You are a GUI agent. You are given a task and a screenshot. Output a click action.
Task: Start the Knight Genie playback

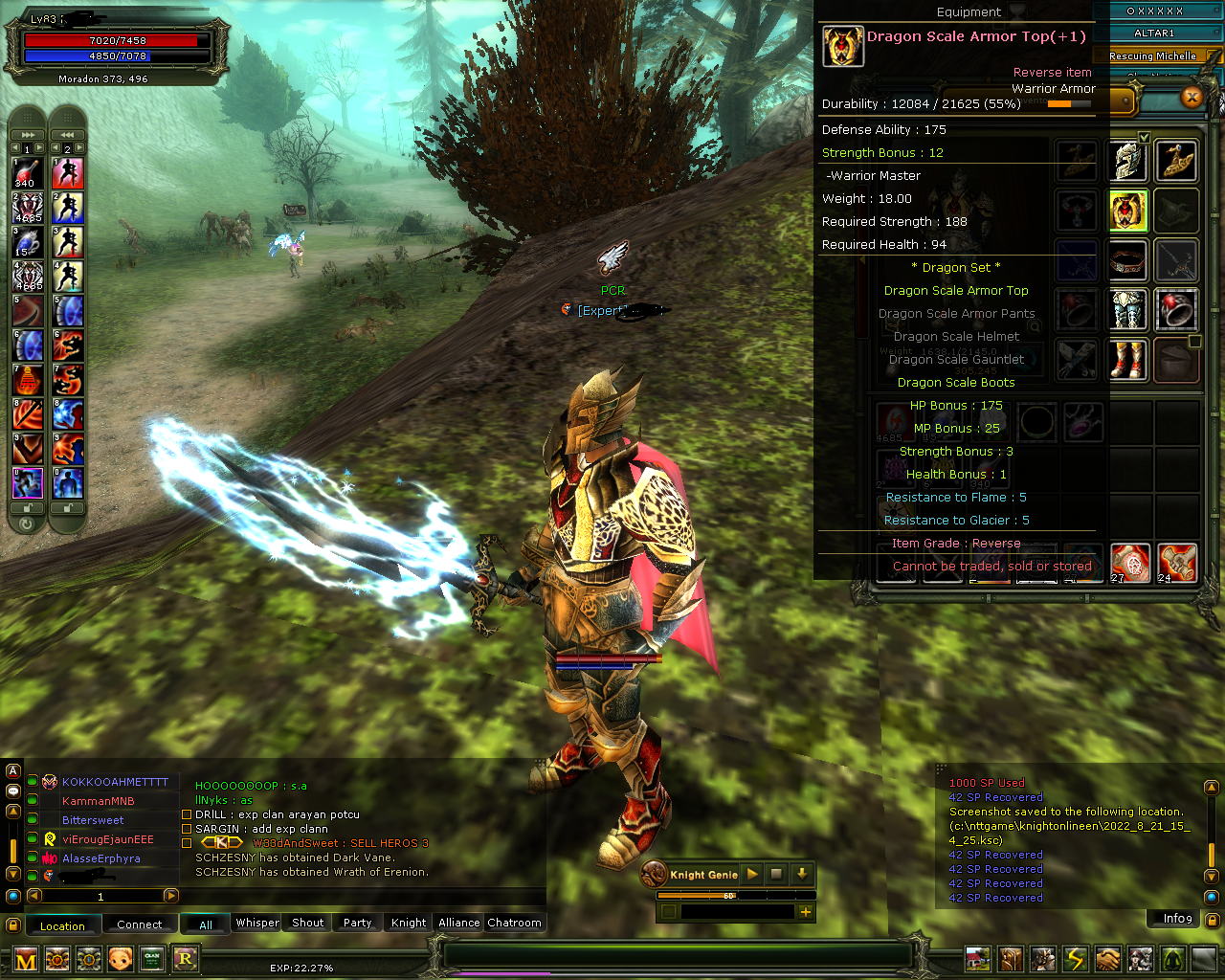(751, 874)
